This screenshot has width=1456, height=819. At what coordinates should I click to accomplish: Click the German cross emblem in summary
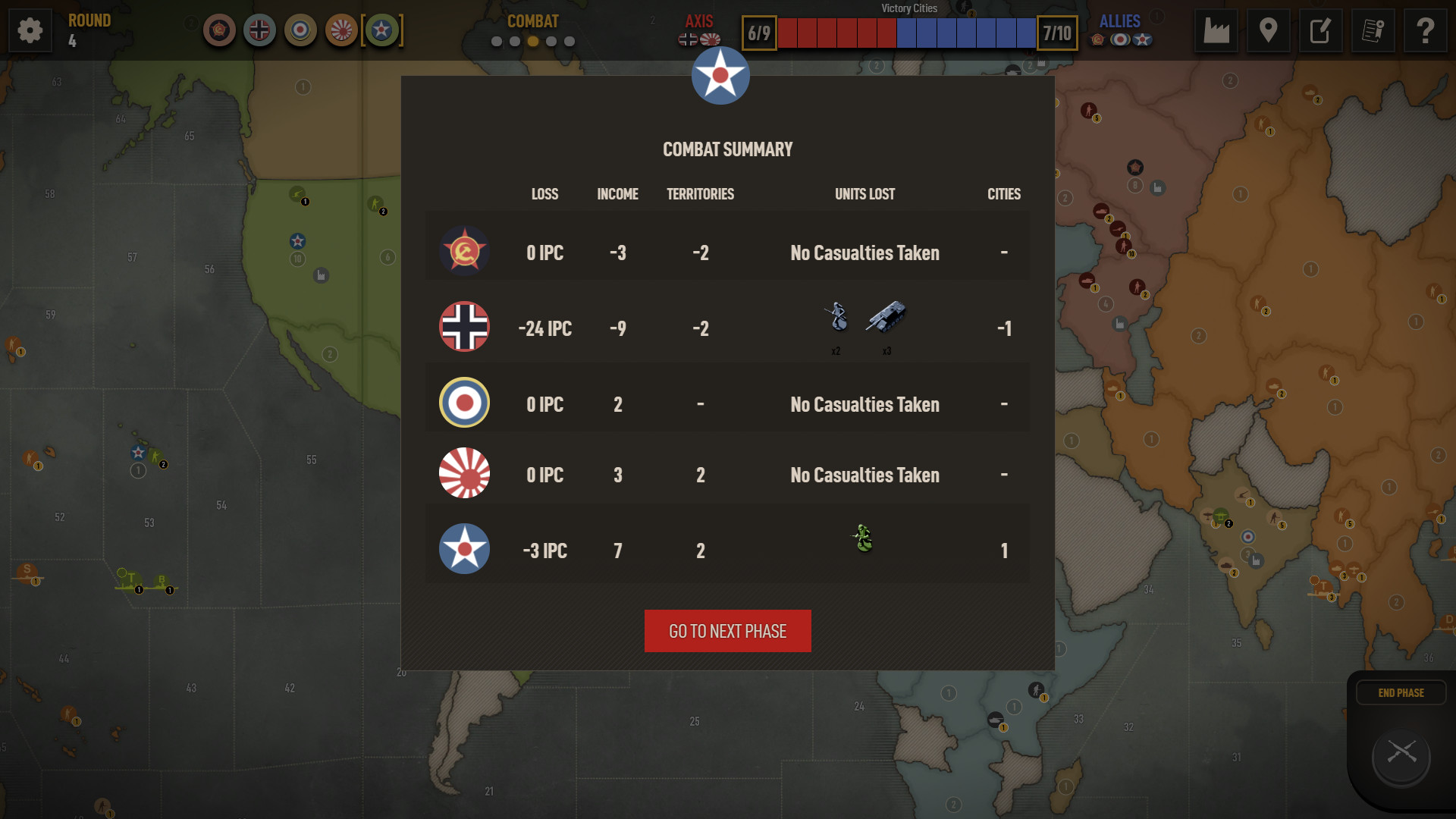464,327
